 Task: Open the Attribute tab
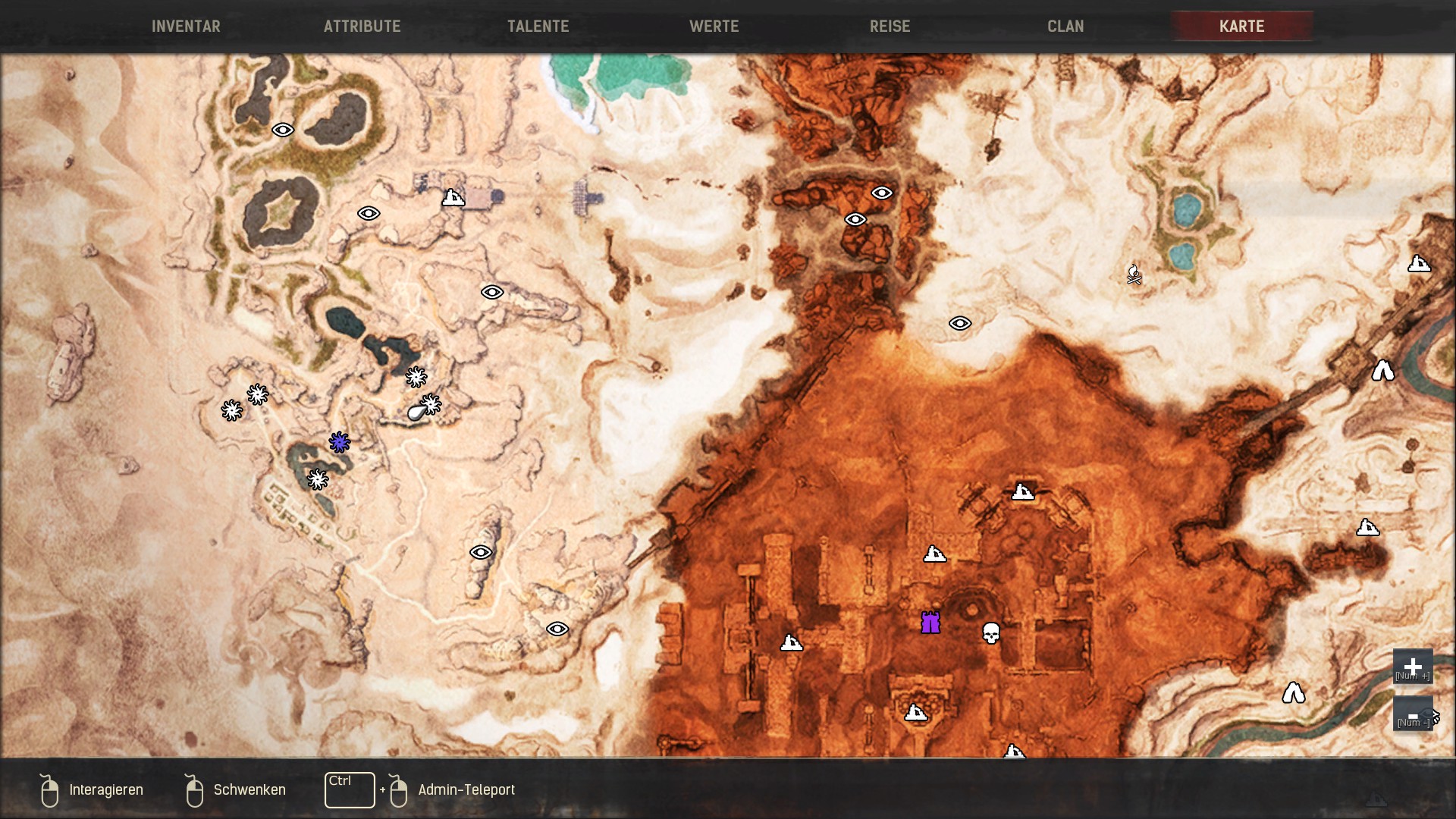[x=362, y=27]
